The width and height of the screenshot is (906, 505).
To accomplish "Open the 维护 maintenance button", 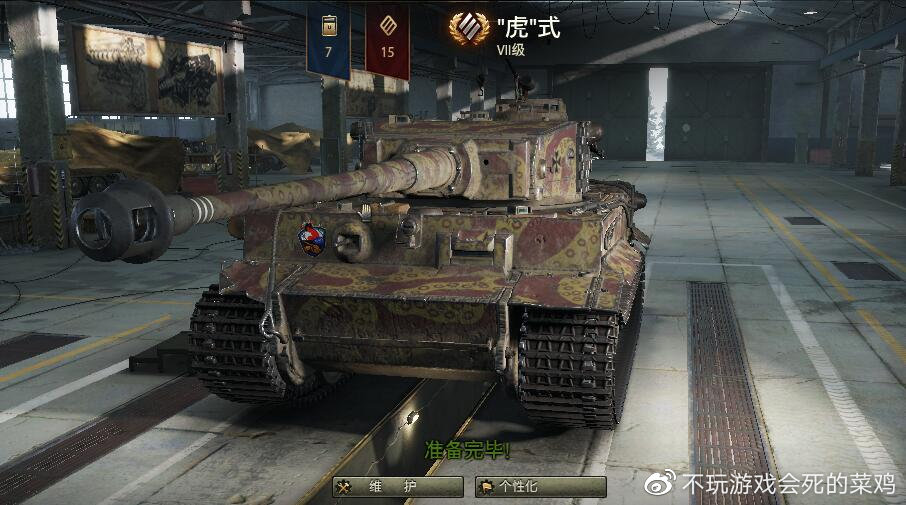I will [397, 487].
